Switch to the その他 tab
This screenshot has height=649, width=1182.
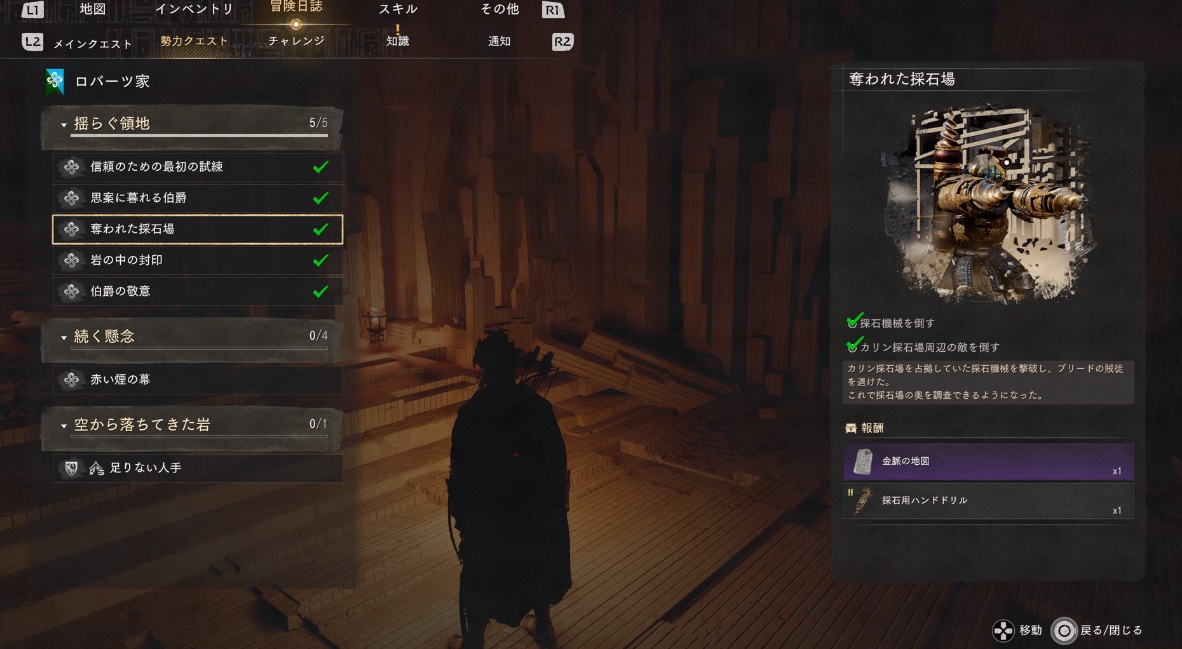[499, 10]
